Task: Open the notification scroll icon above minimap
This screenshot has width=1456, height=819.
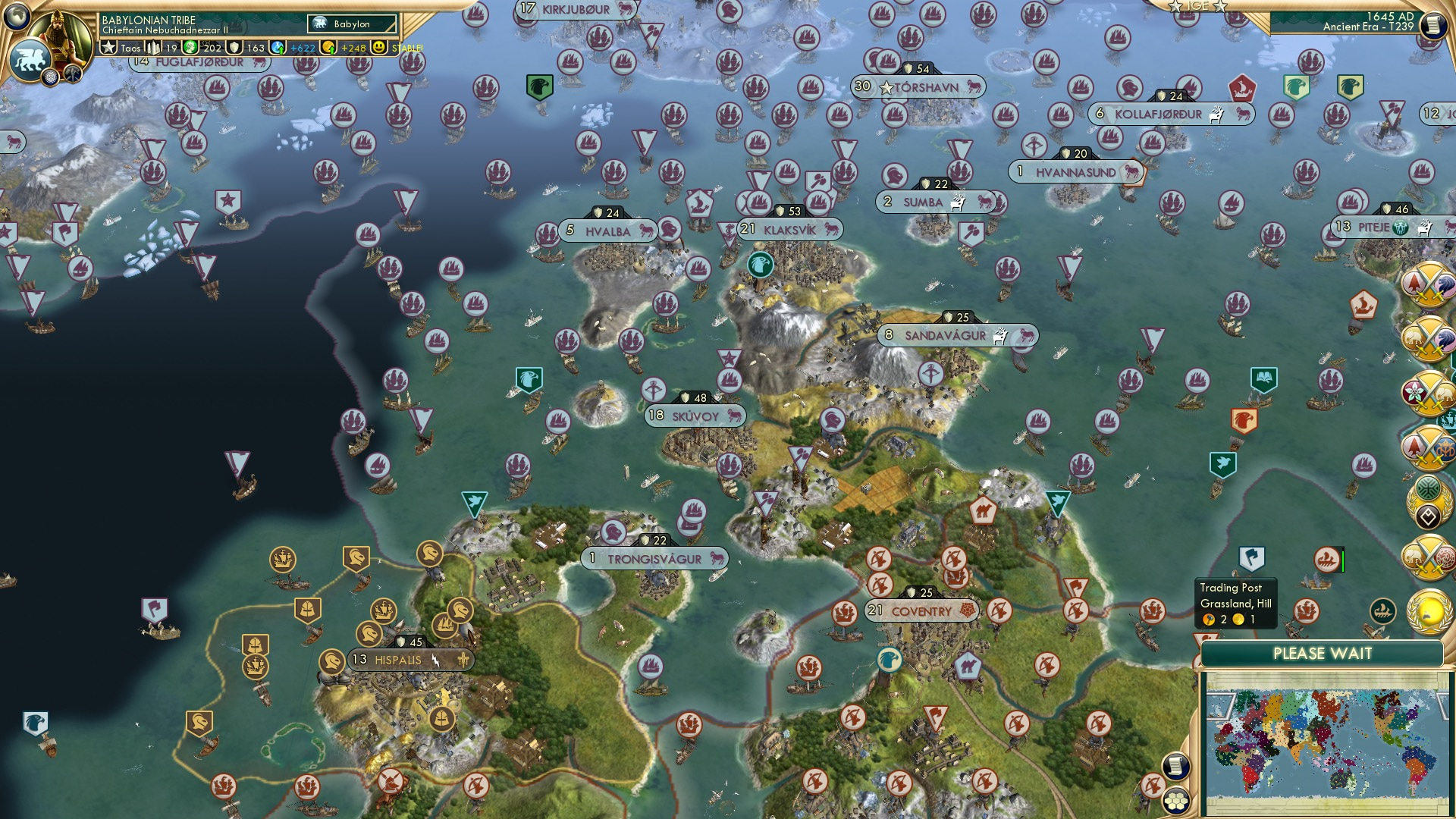Action: tap(1175, 767)
